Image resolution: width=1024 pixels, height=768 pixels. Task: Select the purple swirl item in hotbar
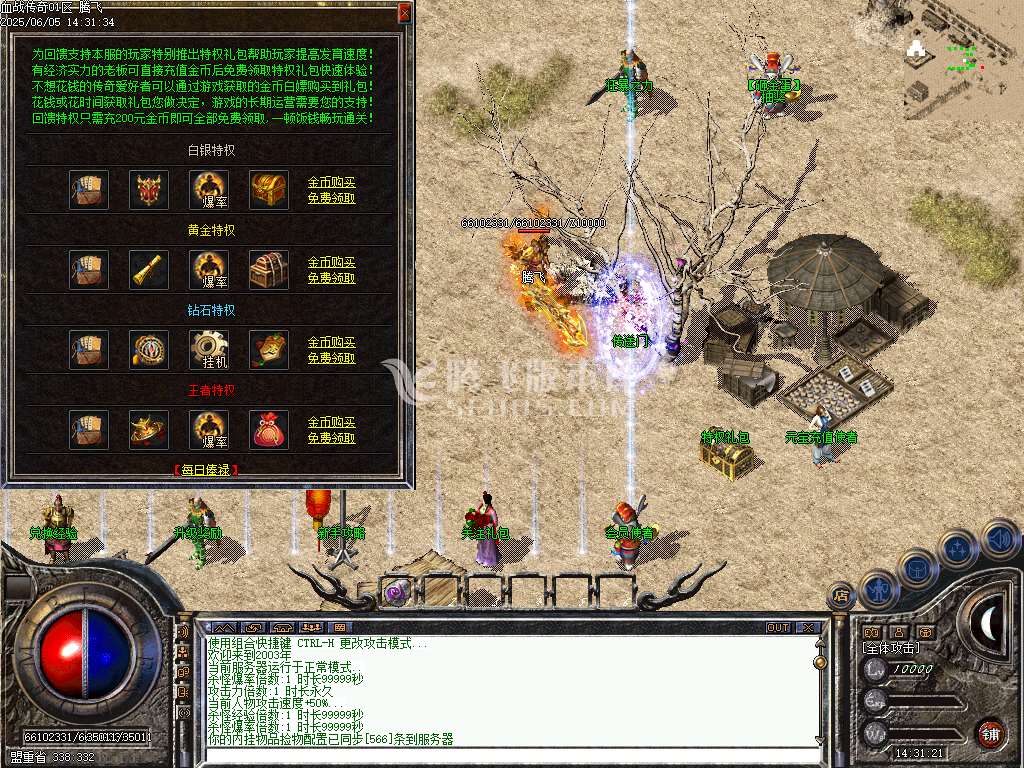pos(397,592)
